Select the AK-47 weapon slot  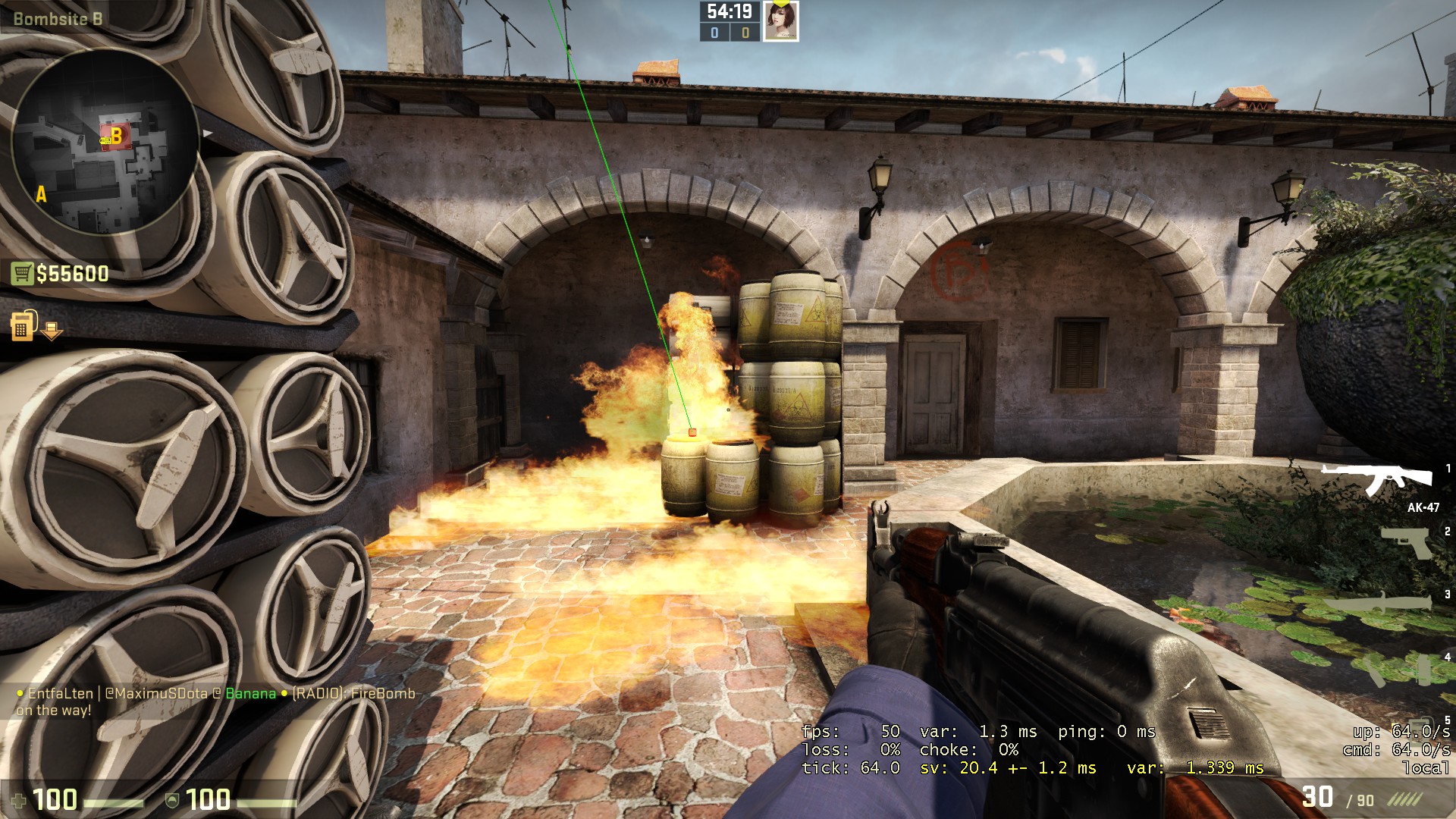(1379, 479)
